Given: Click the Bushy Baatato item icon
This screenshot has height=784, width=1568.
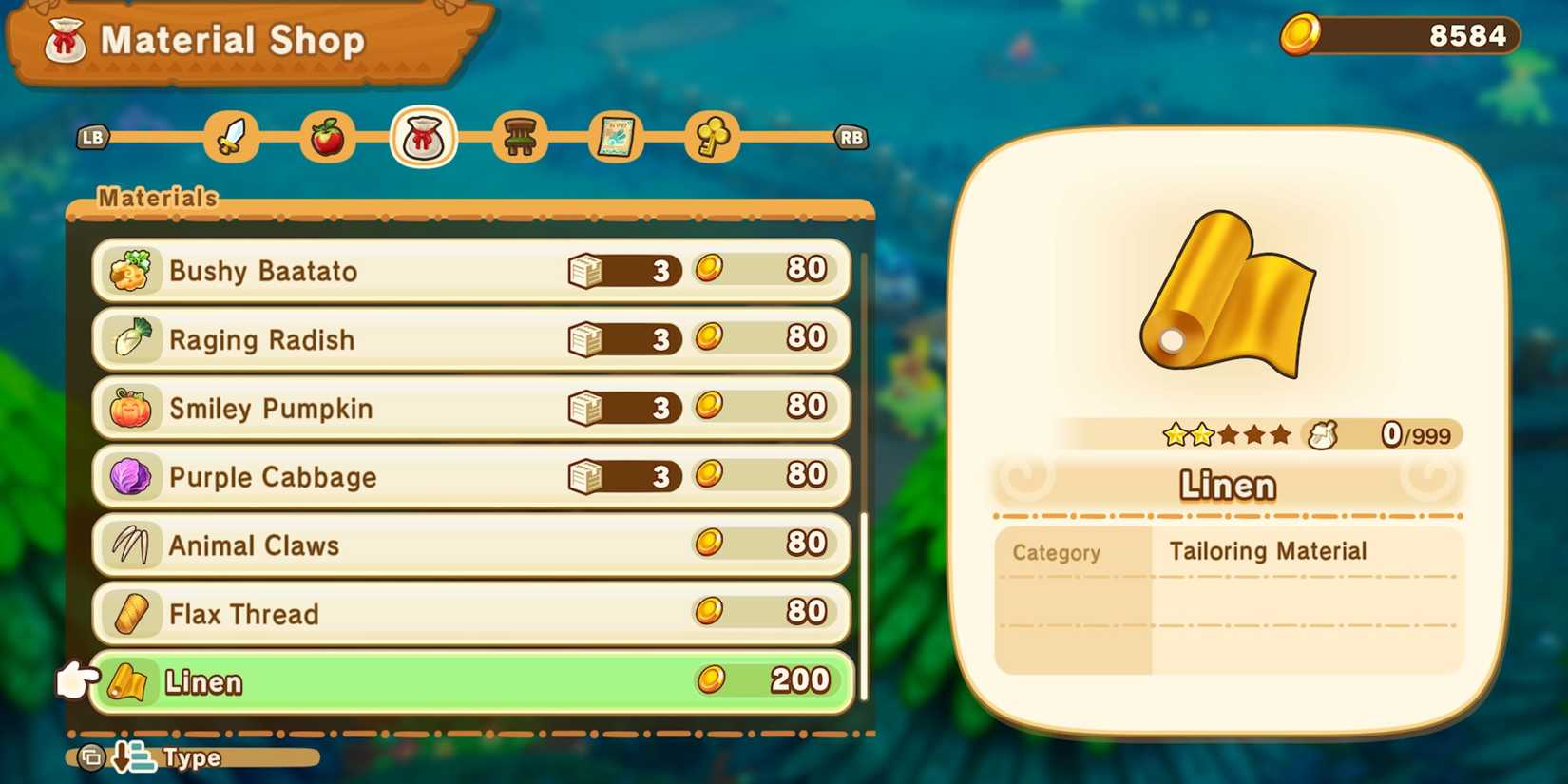Looking at the screenshot, I should [131, 270].
